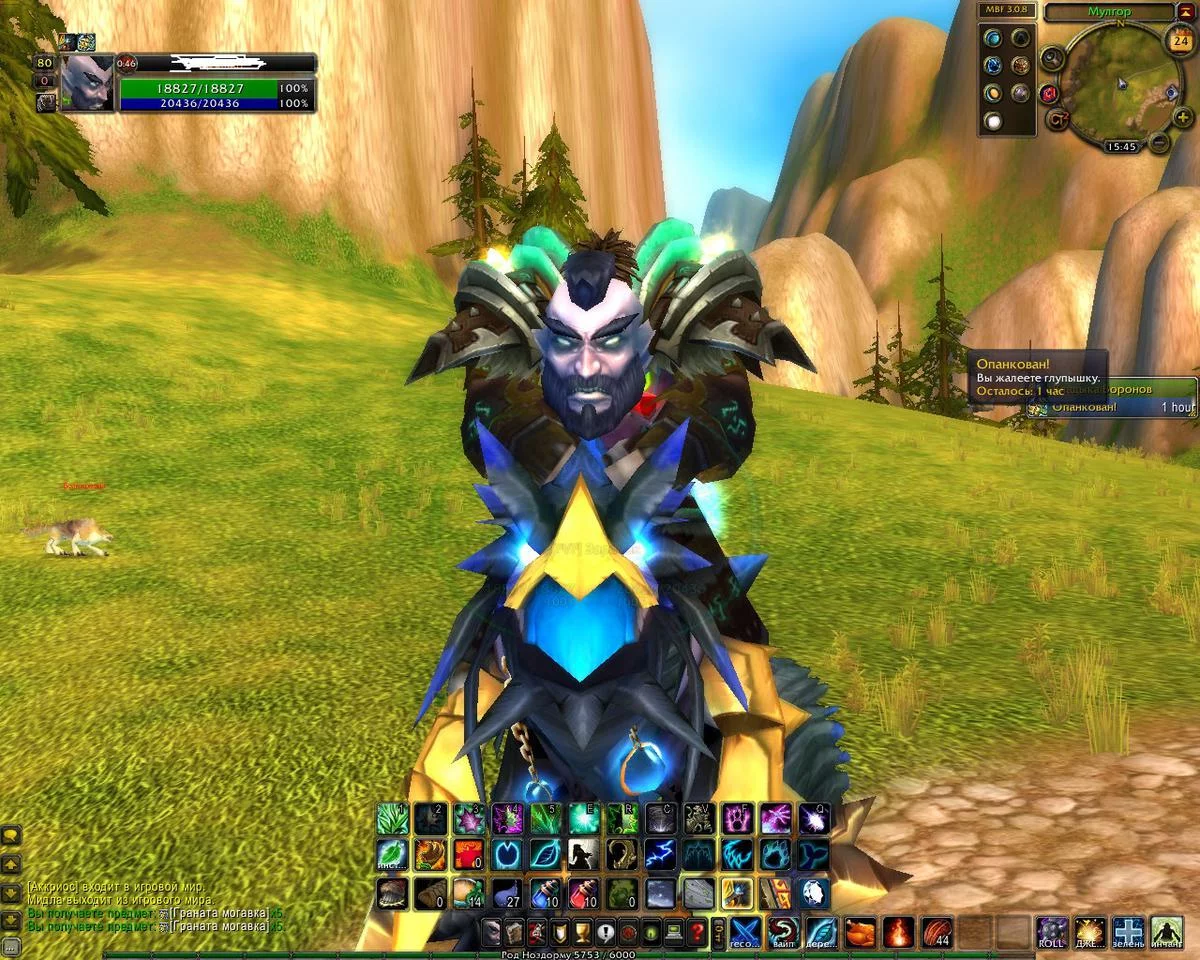Screen dimensions: 1200x960
Task: Click the player portrait frame
Action: [x=88, y=83]
